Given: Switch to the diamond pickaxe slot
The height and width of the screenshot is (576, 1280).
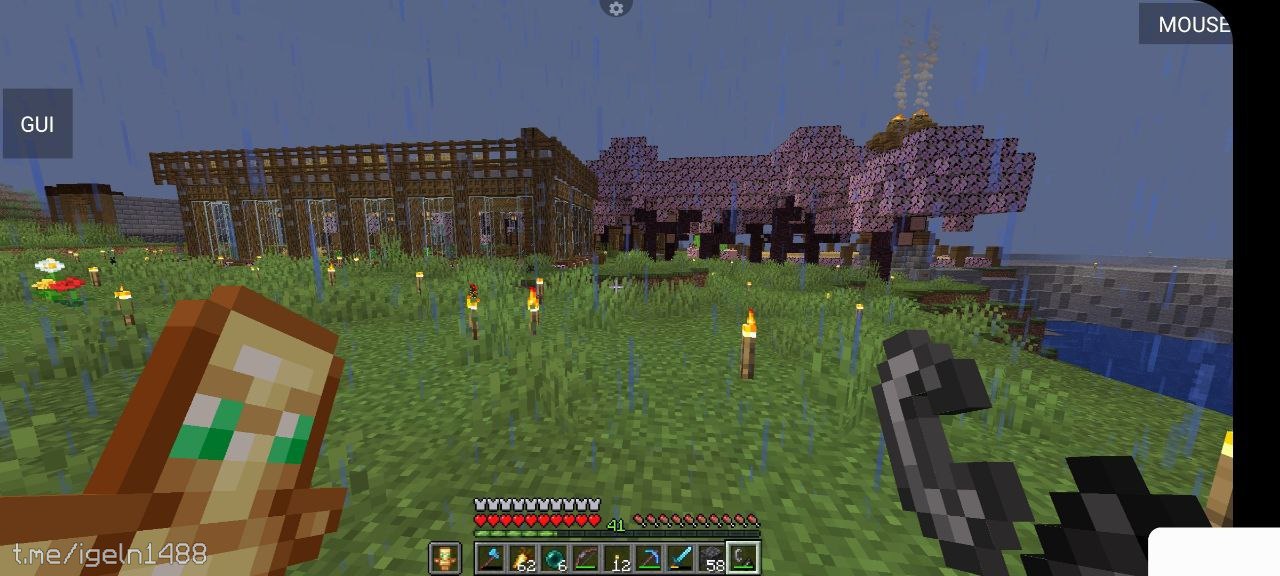Looking at the screenshot, I should (649, 558).
